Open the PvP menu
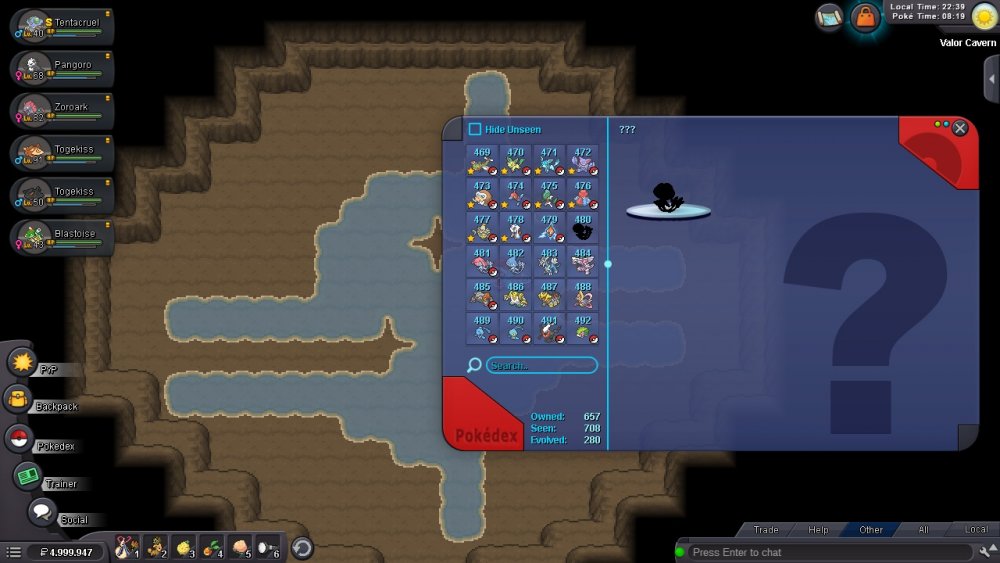Image resolution: width=1000 pixels, height=563 pixels. point(22,362)
